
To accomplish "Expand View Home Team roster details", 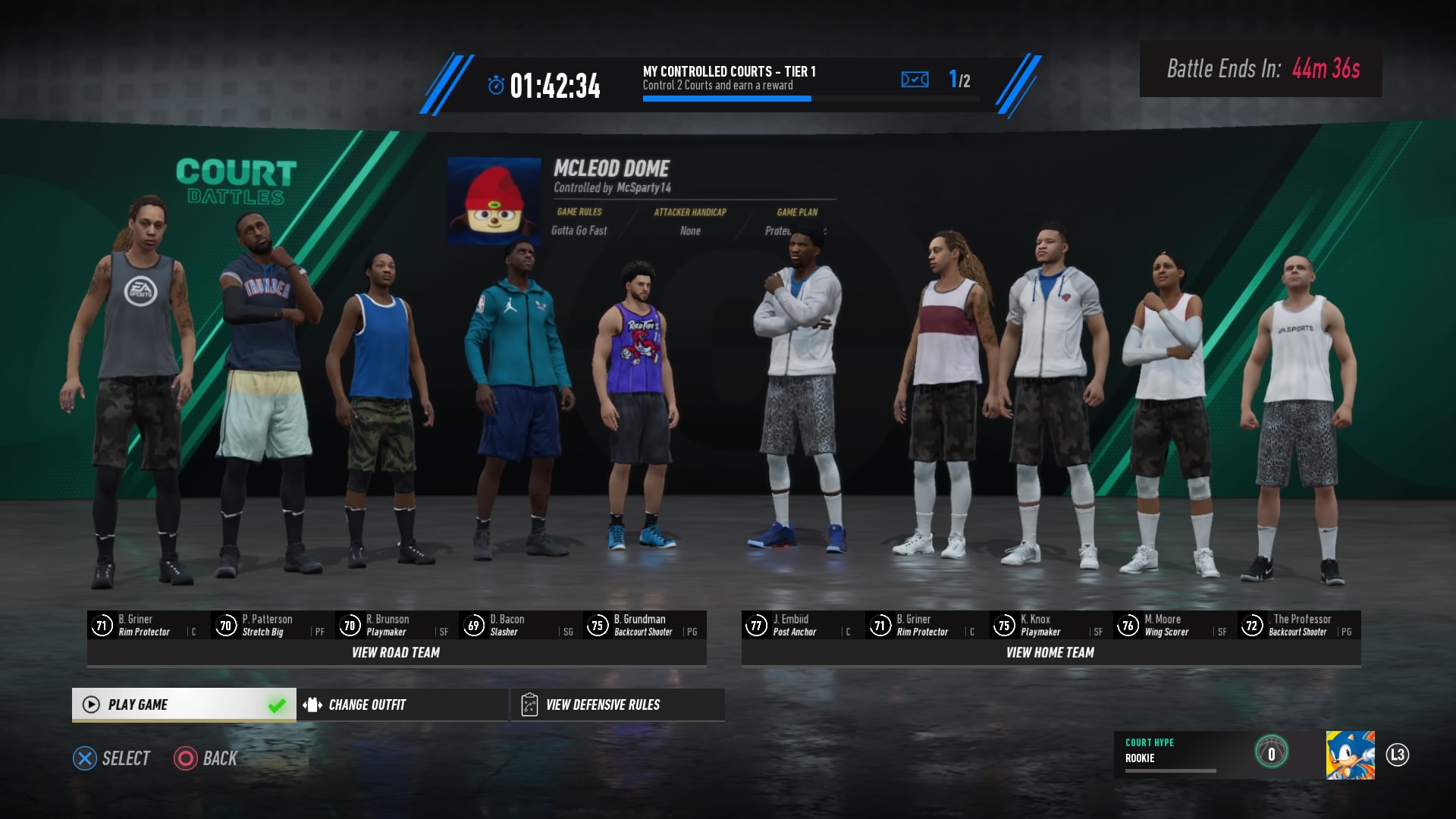I will [1050, 652].
